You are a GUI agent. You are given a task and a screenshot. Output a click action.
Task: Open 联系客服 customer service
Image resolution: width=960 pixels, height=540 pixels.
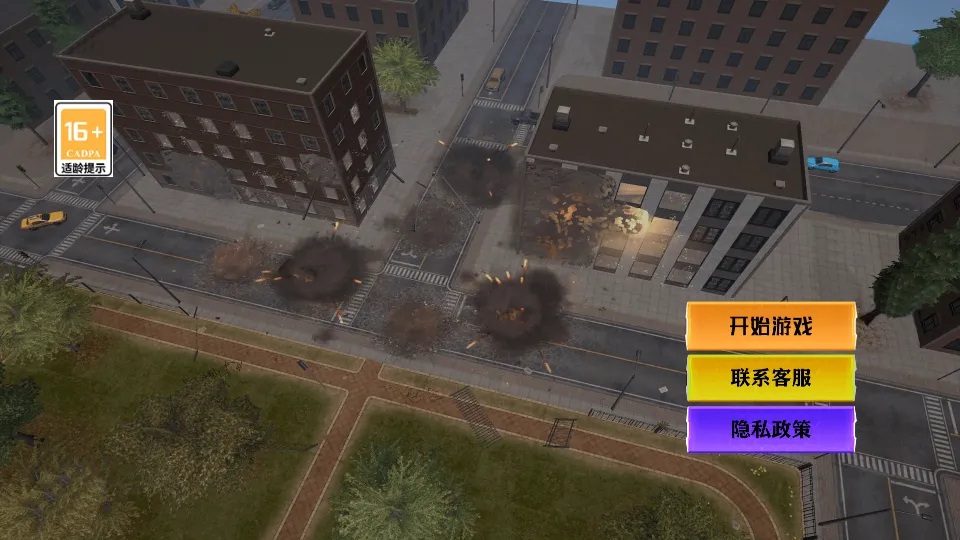click(x=770, y=378)
